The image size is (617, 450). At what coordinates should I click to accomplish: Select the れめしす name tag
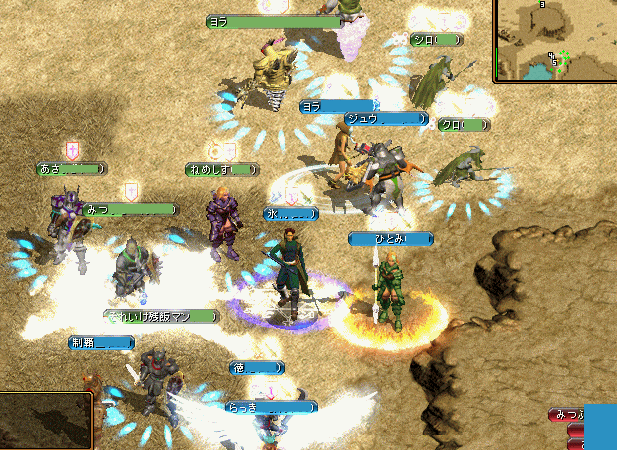tap(222, 170)
